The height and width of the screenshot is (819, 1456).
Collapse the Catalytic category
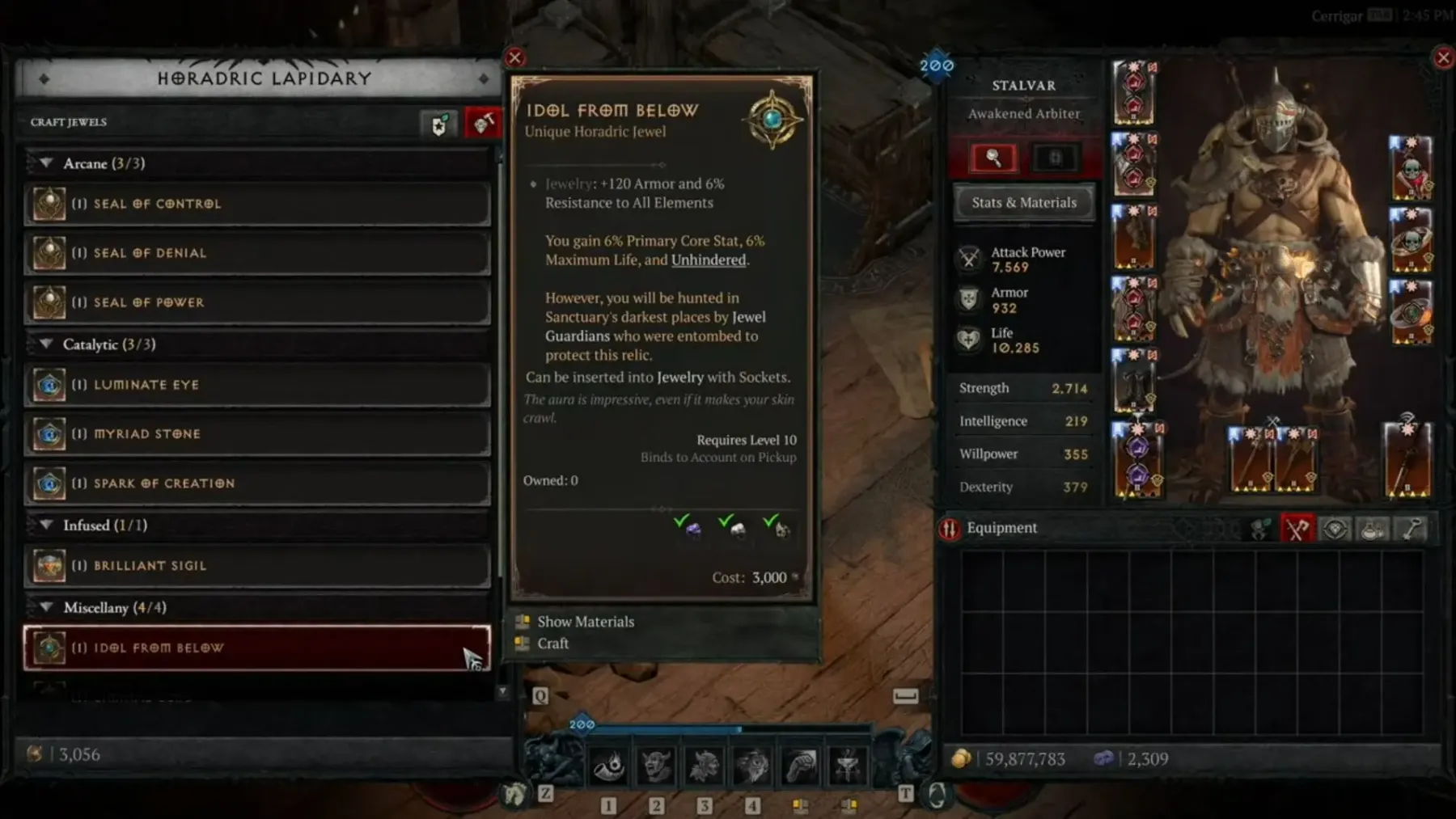(47, 344)
